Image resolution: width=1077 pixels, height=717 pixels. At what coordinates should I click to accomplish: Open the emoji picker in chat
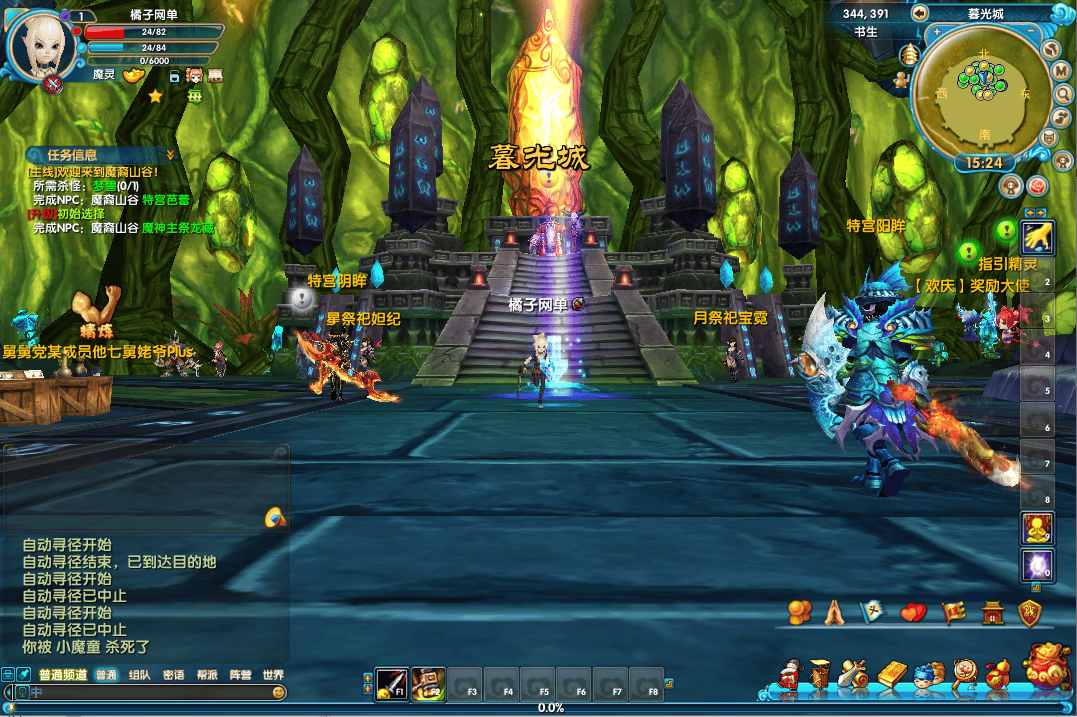(x=279, y=692)
